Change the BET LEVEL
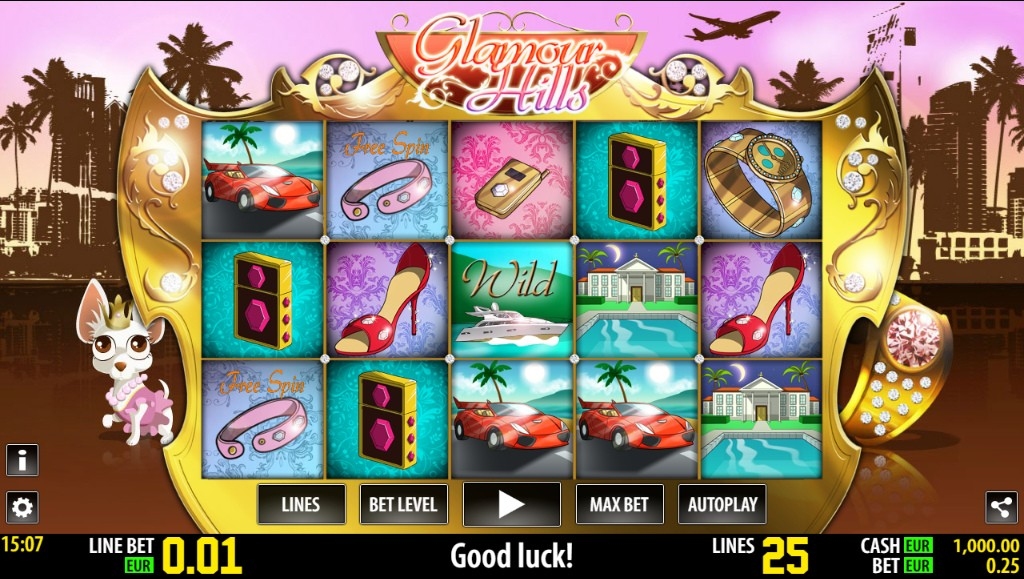Screen dimensions: 1024x579 [403, 504]
